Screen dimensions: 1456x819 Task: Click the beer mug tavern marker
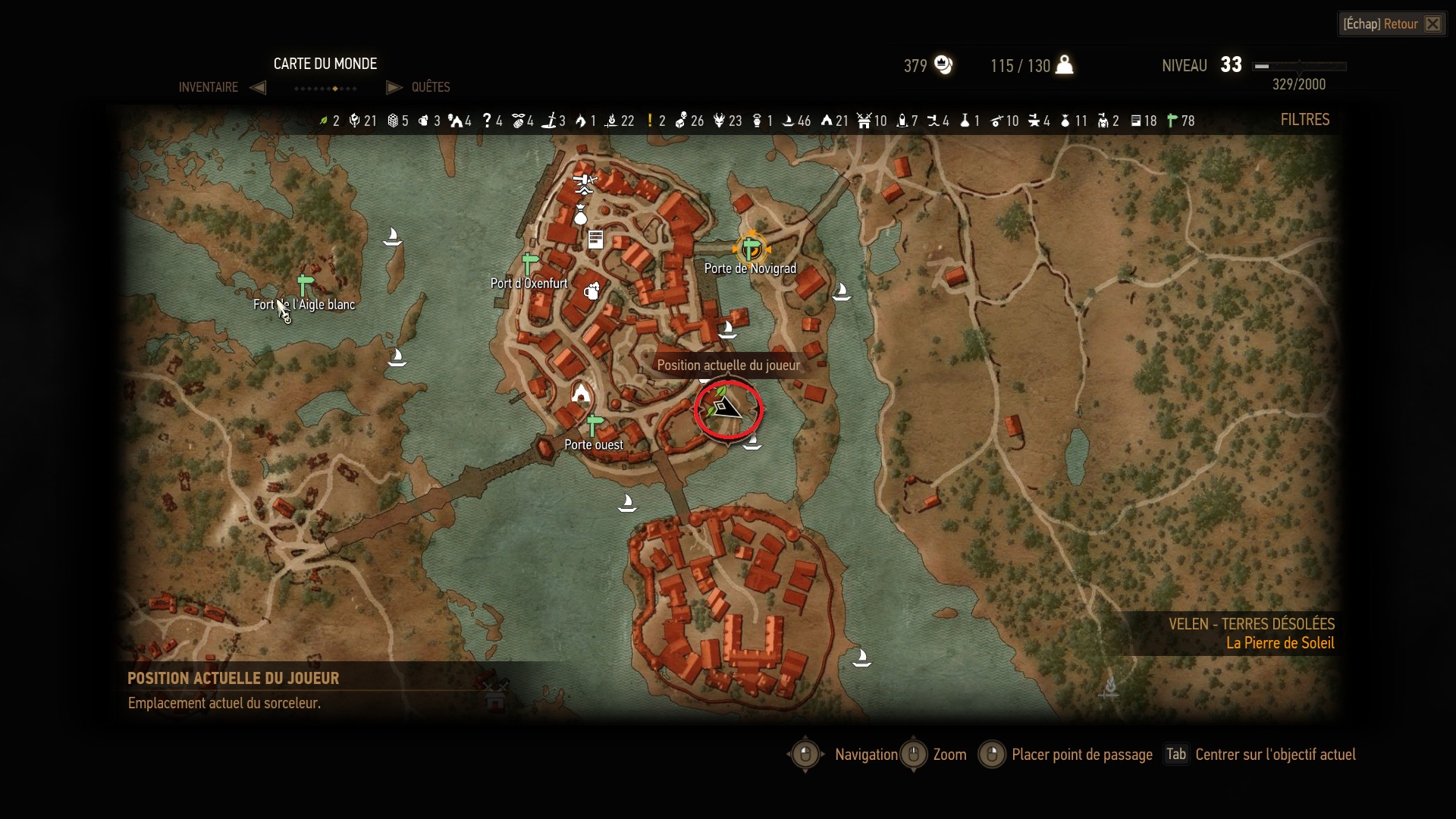tap(592, 290)
